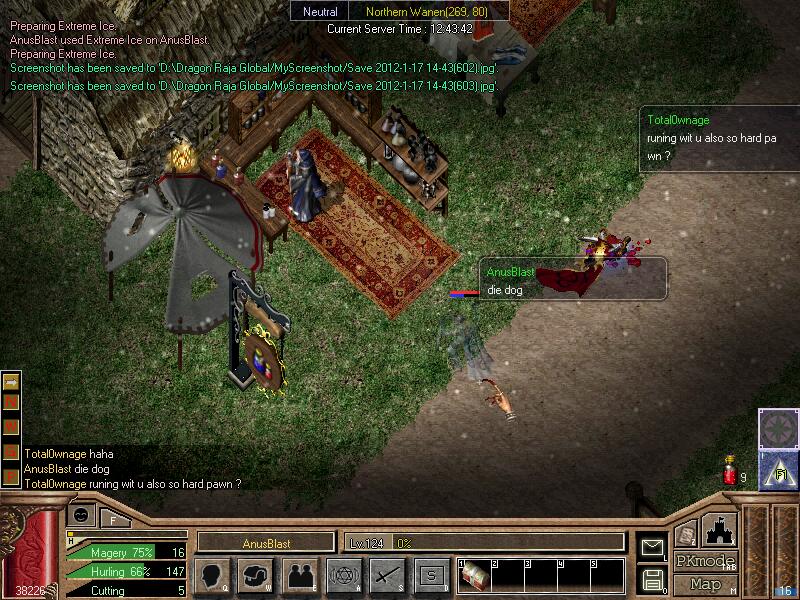Viewport: 800px width, 600px height.
Task: Open the castle icon menu
Action: [720, 529]
